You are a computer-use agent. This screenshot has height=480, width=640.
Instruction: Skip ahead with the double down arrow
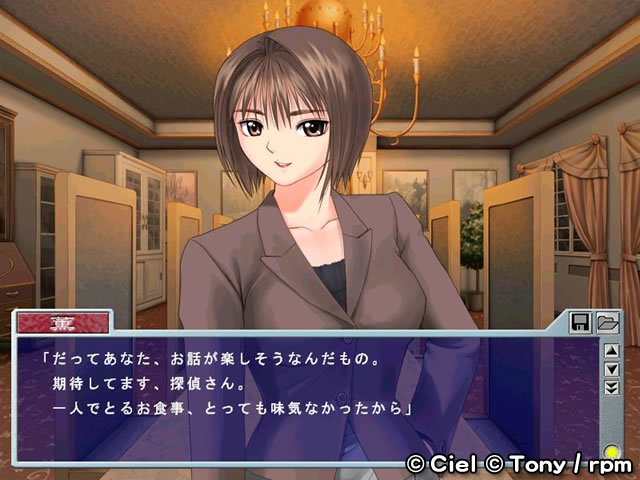611,387
